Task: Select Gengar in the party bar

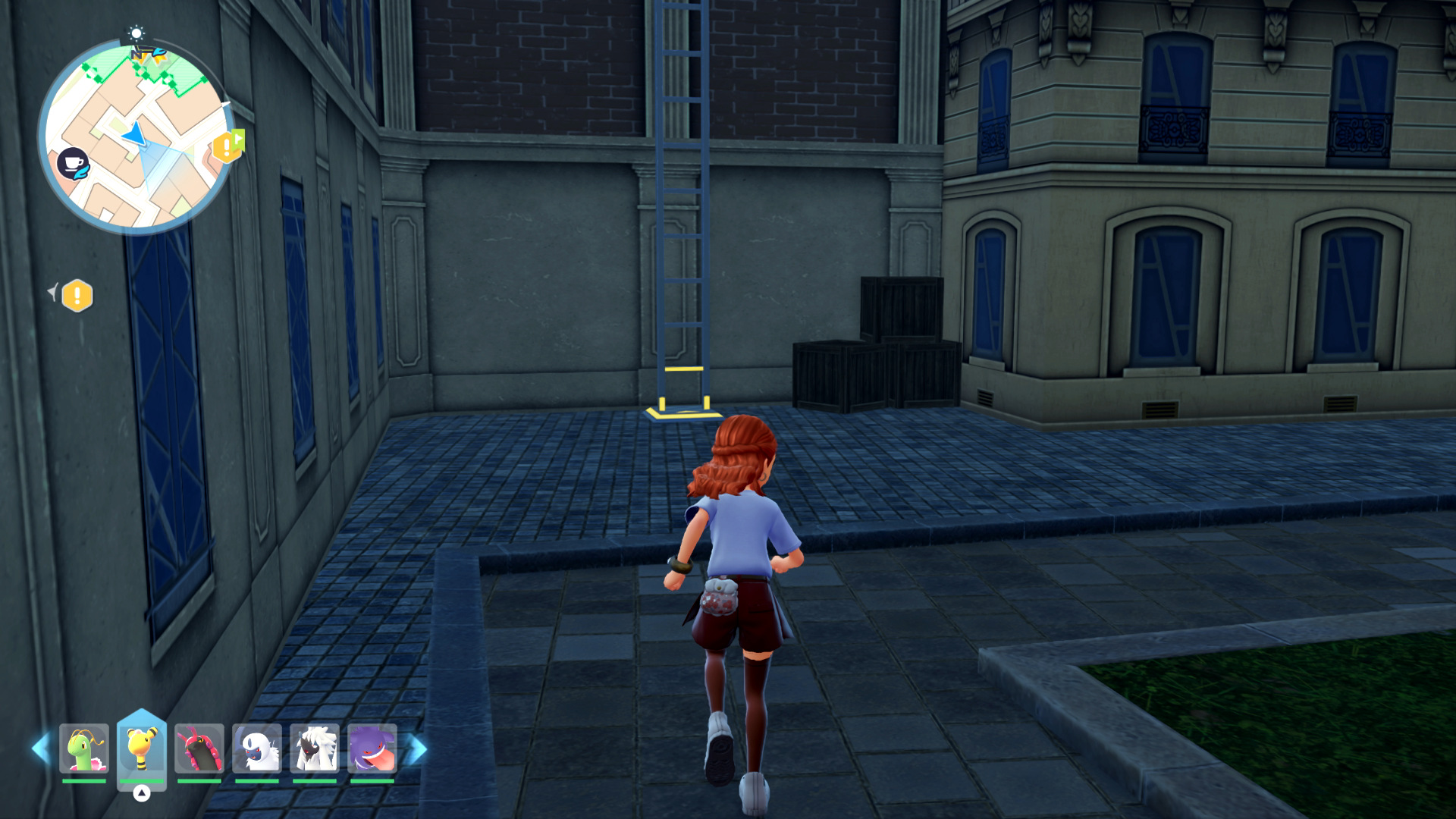Action: [372, 748]
